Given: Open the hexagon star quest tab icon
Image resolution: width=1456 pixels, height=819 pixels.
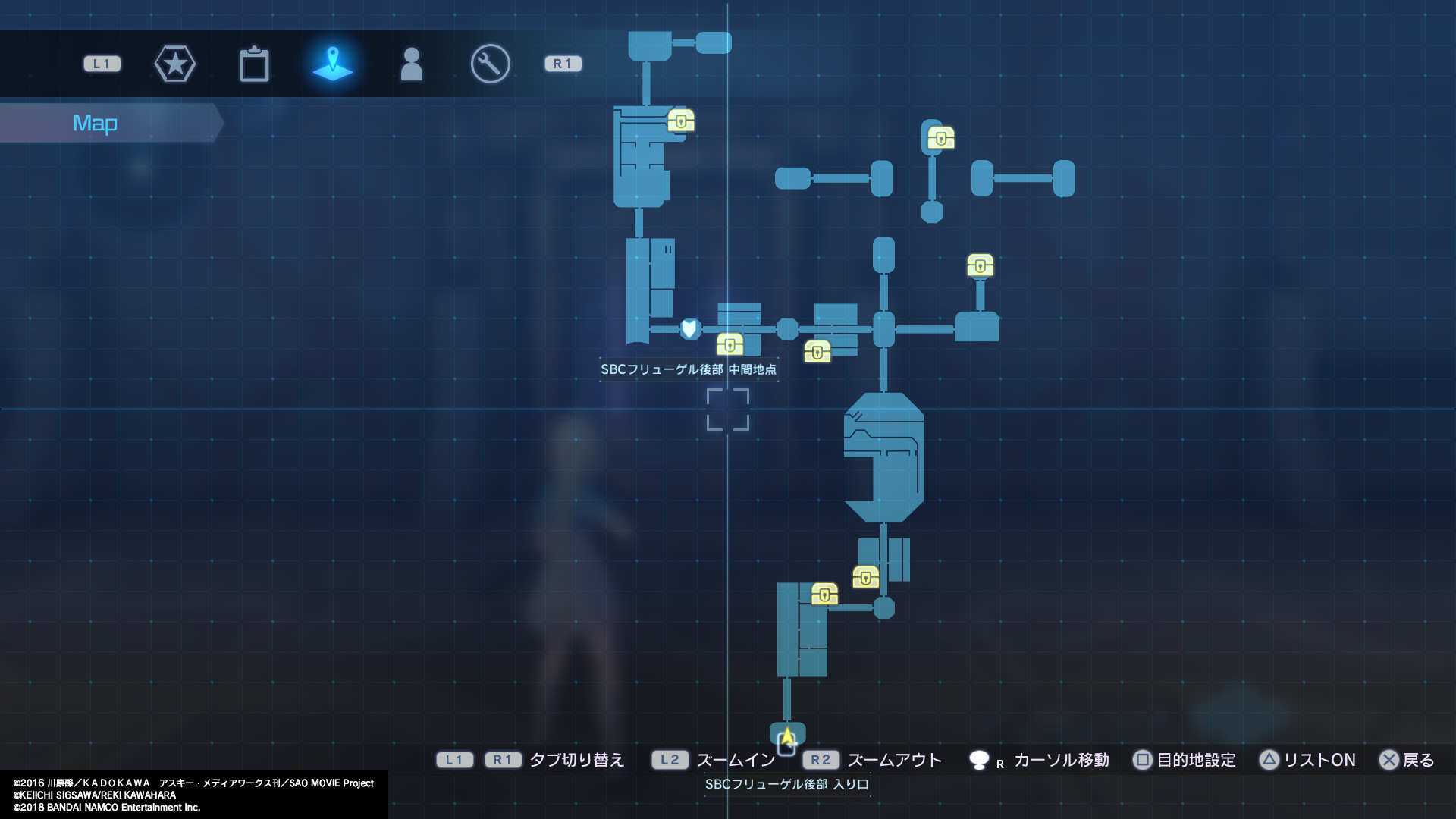Looking at the screenshot, I should pyautogui.click(x=175, y=64).
